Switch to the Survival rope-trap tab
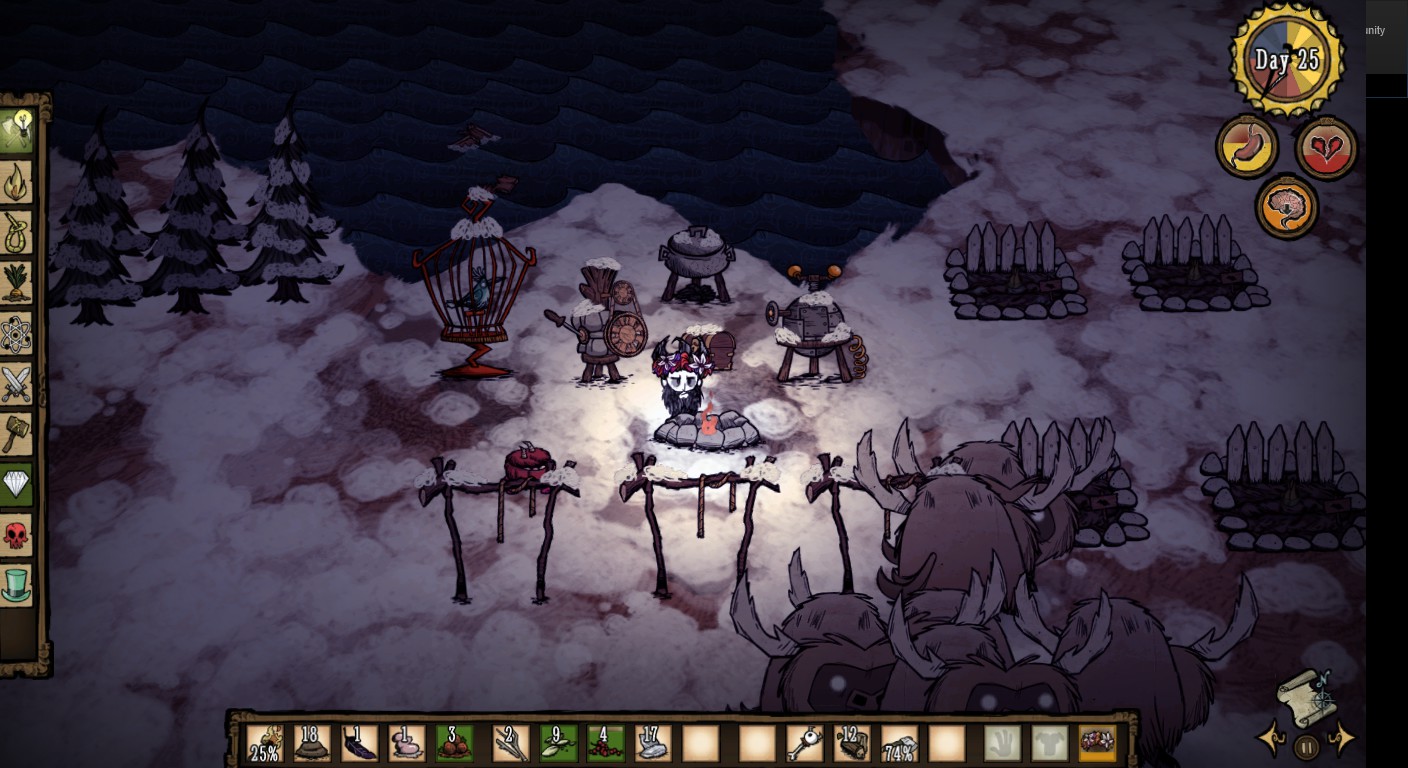 tap(17, 232)
